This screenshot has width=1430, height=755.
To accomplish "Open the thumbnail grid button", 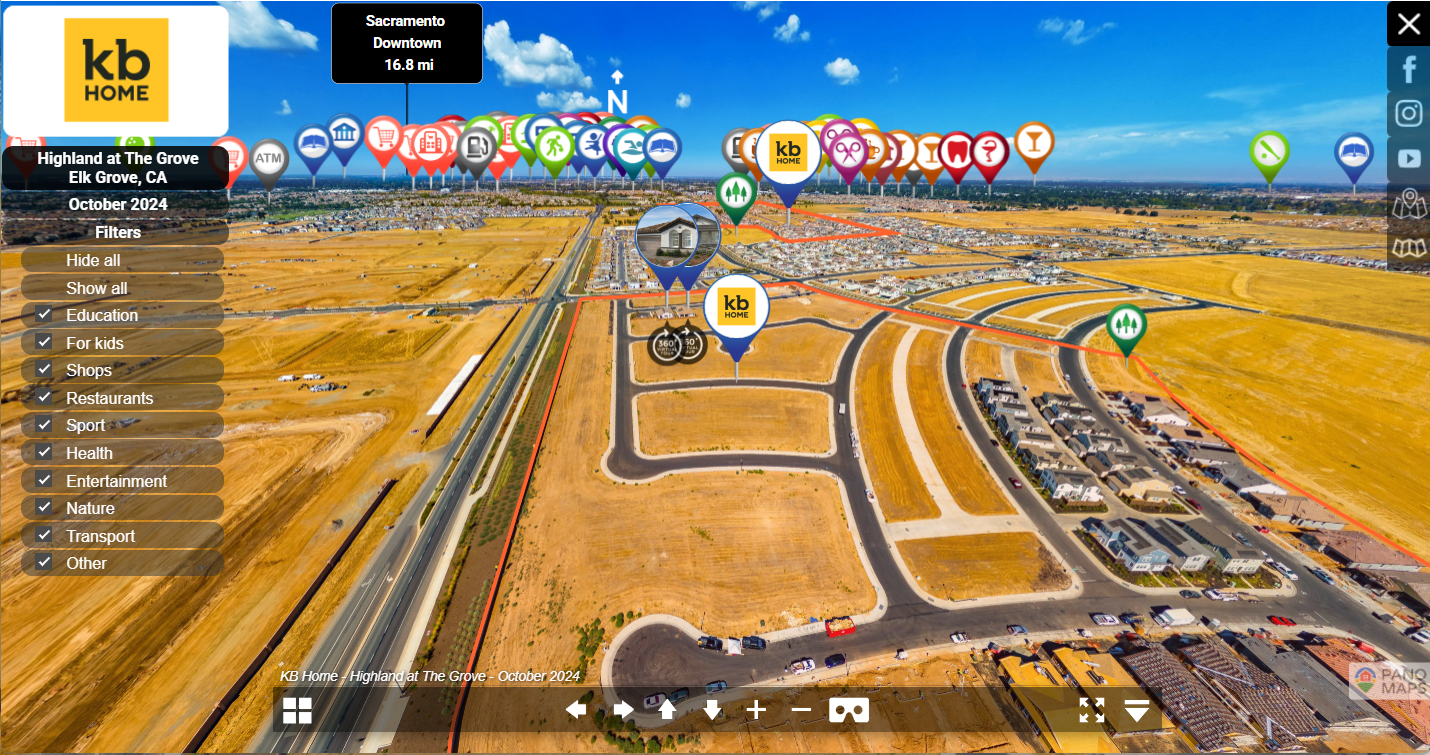I will (x=297, y=711).
